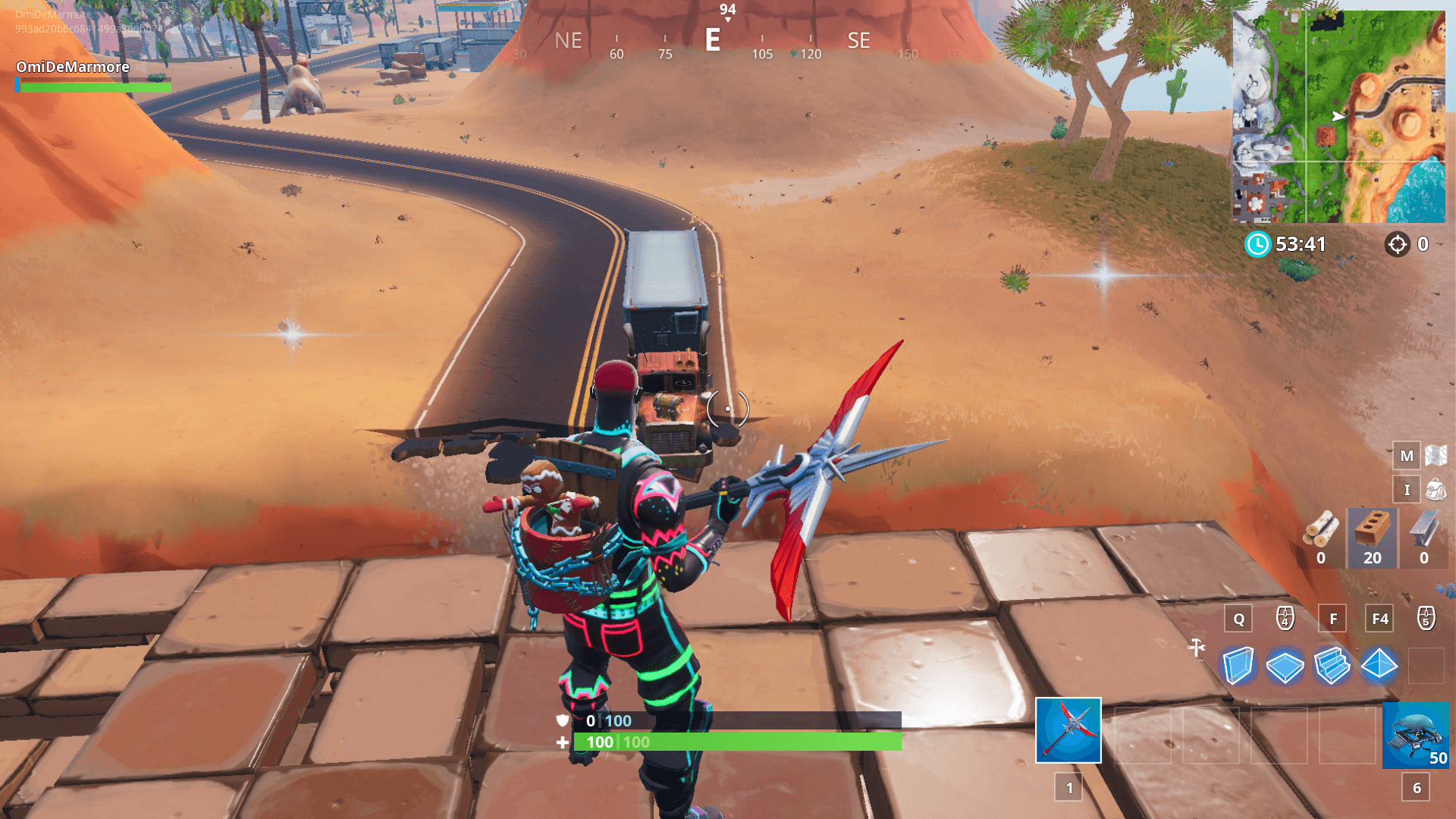Click the F4 keybind badge

click(1379, 619)
